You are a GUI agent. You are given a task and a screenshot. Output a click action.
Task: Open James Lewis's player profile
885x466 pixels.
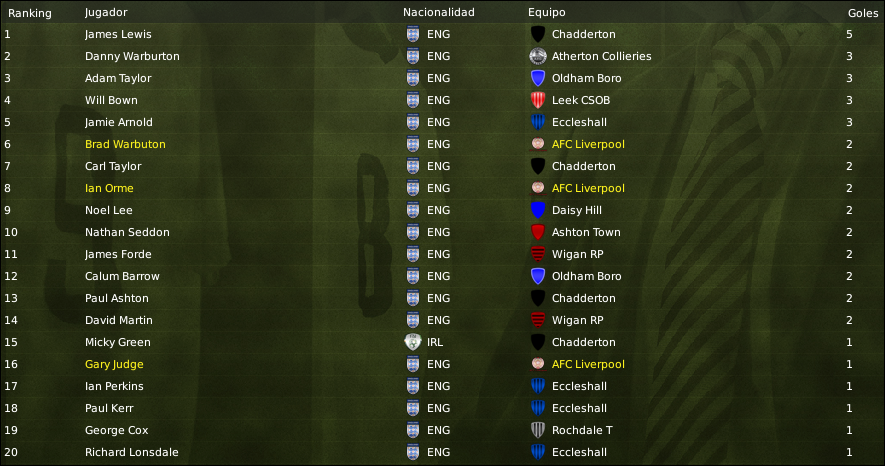click(x=118, y=34)
